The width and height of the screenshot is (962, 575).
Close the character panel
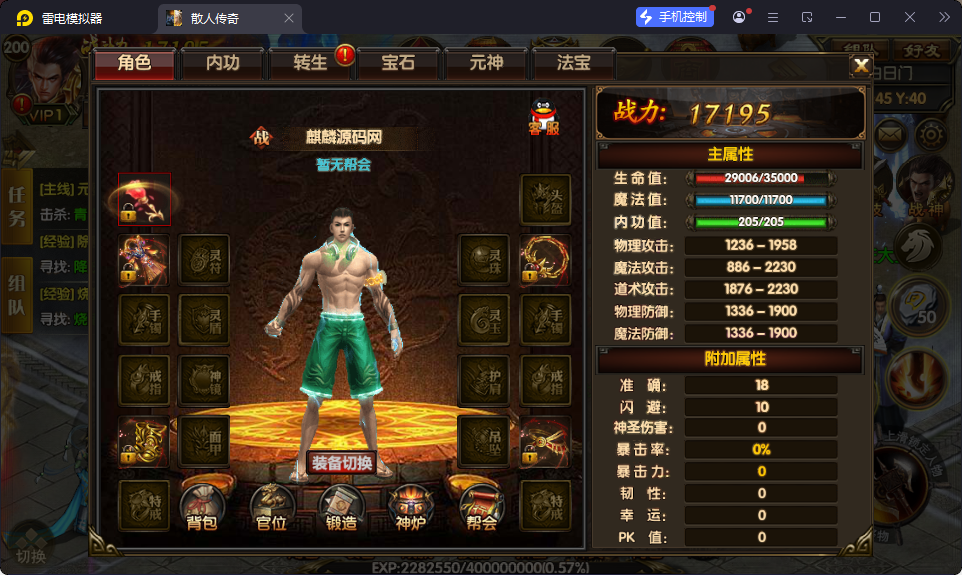pyautogui.click(x=860, y=66)
